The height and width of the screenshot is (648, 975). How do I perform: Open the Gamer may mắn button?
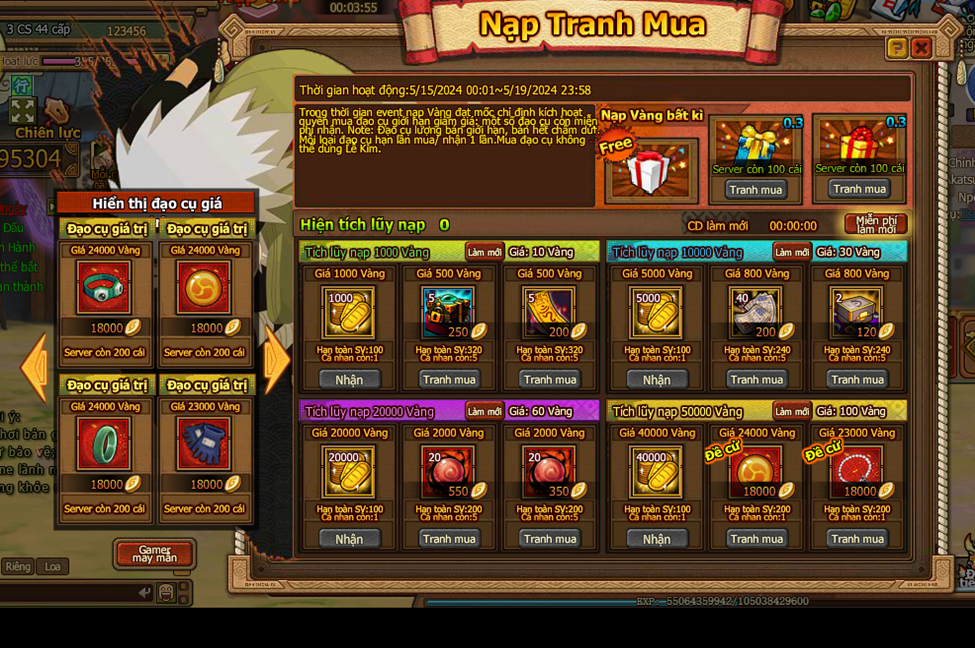(x=155, y=554)
